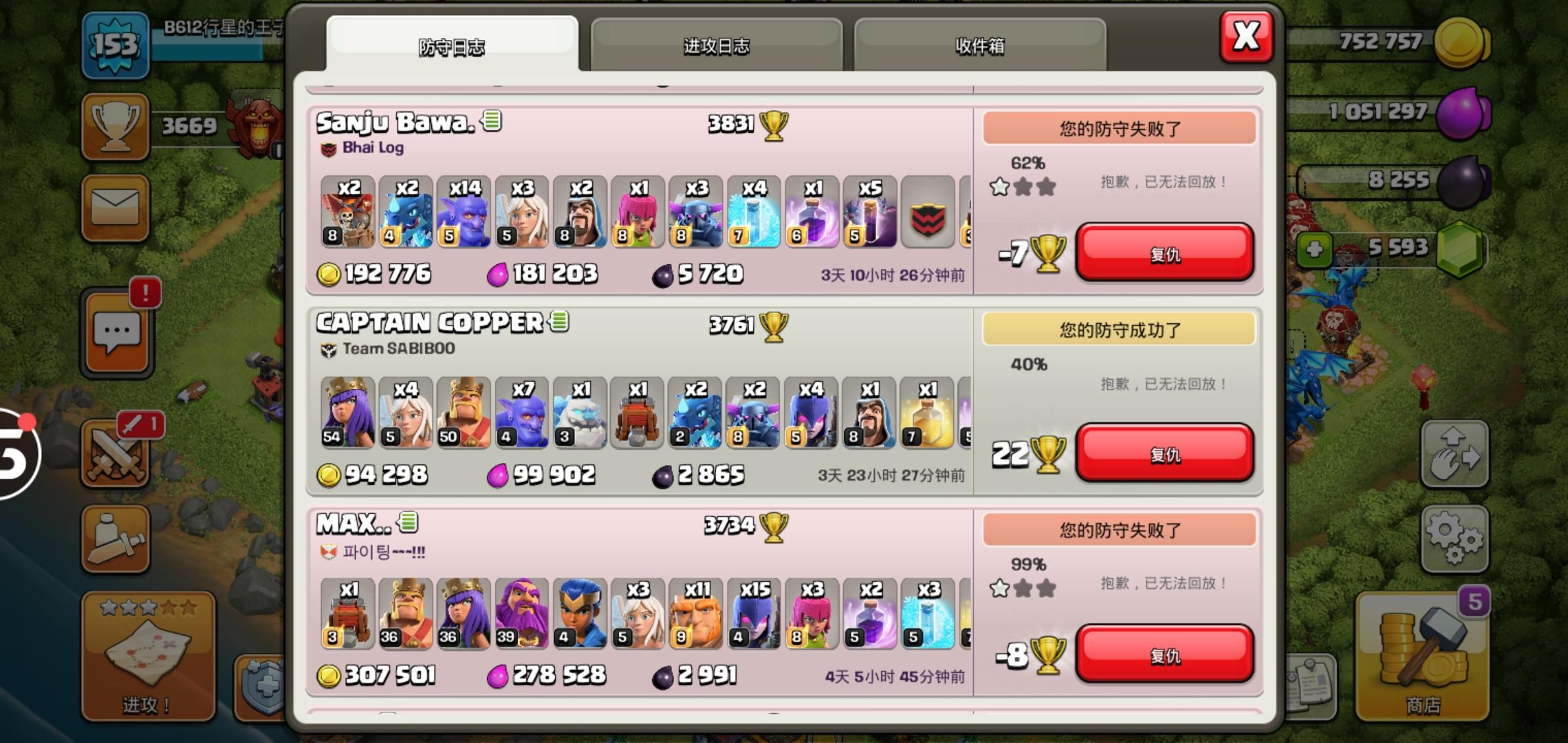The width and height of the screenshot is (1568, 743).
Task: Tap the mail envelope icon in the left sidebar
Action: [x=116, y=208]
